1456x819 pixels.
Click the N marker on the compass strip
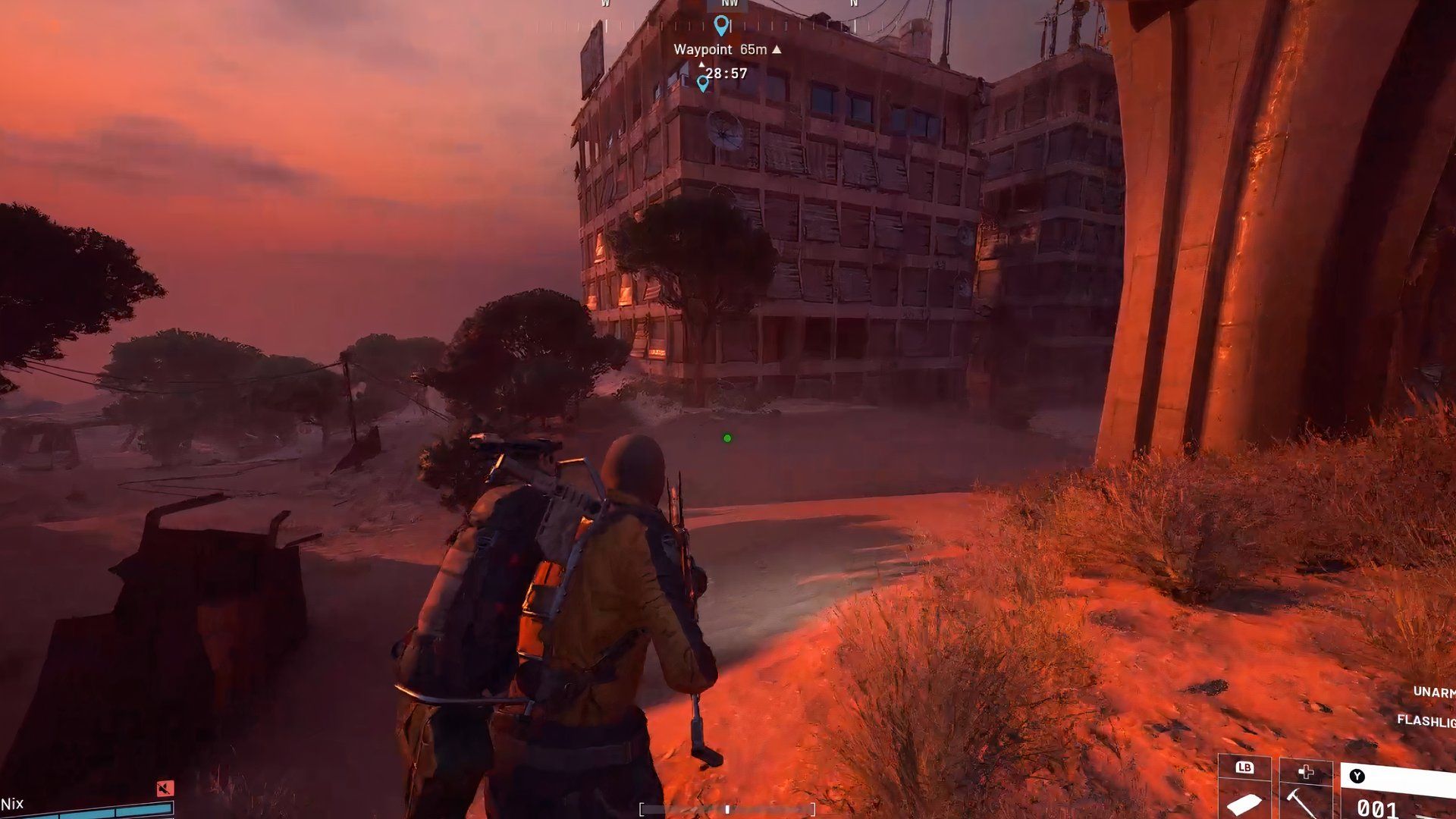coord(853,4)
